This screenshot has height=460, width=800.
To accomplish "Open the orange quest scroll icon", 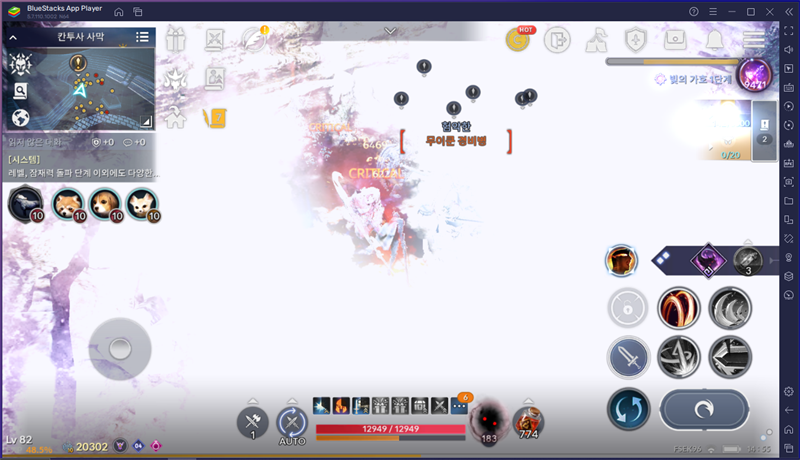I will tap(215, 118).
